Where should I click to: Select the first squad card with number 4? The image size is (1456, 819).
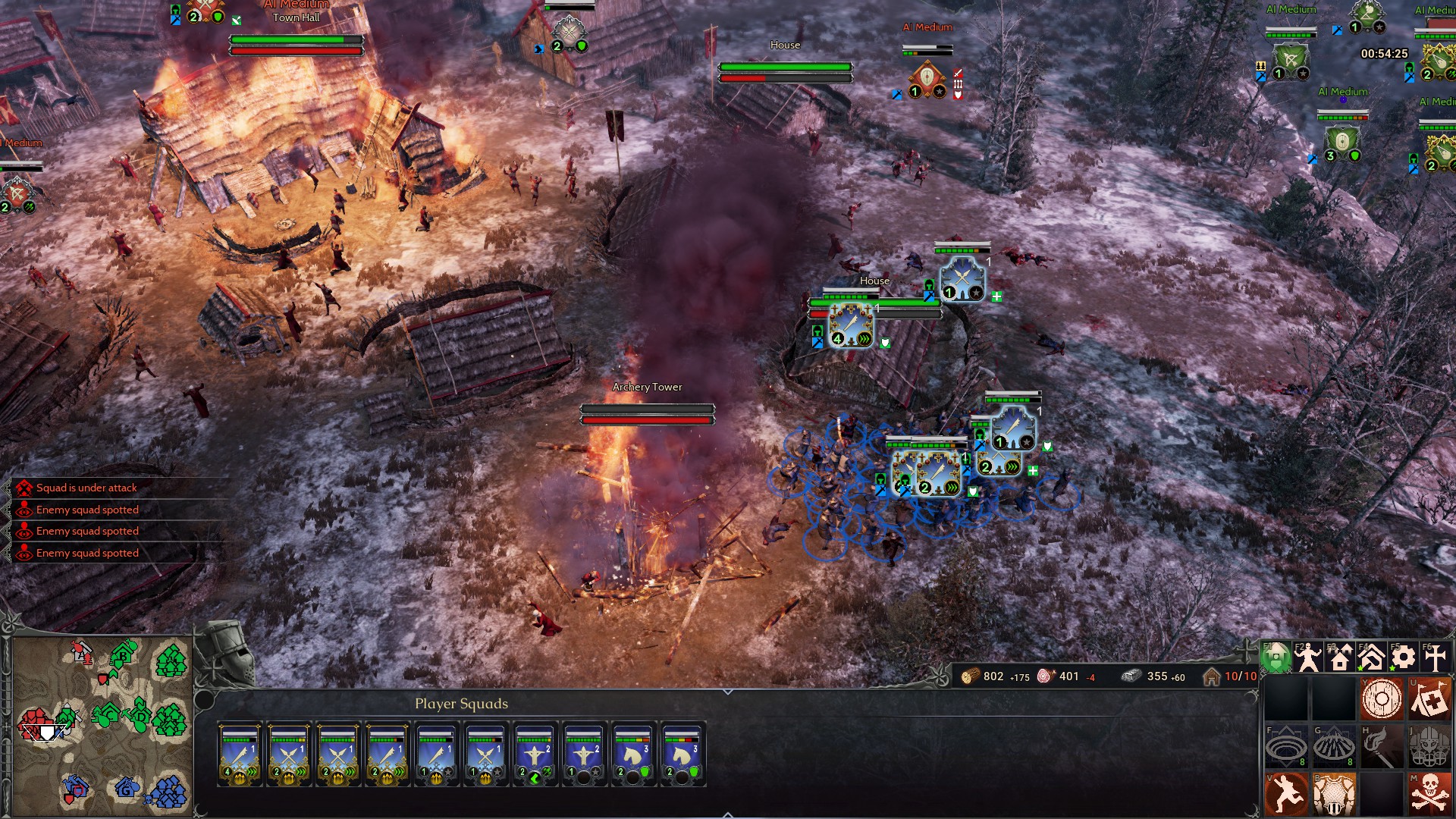click(x=240, y=755)
